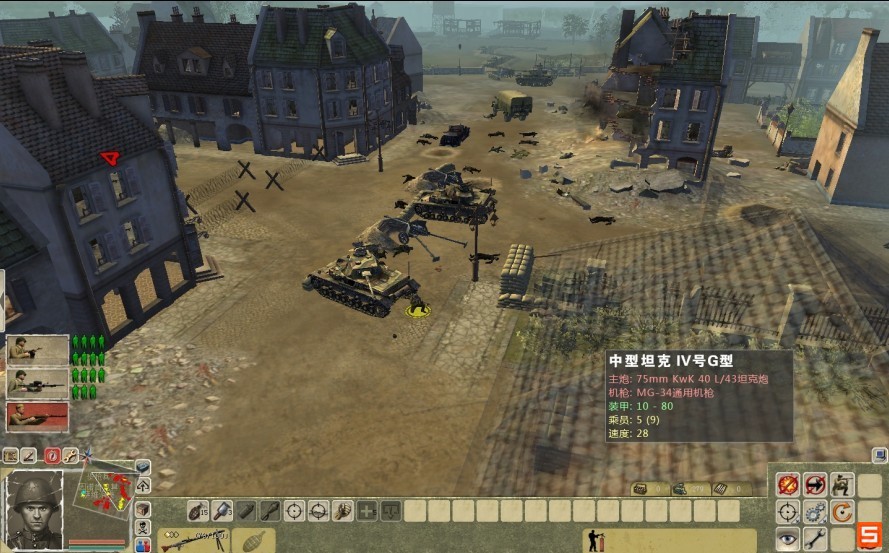Screen dimensions: 889x553
Task: Click the eye view button
Action: pos(789,539)
